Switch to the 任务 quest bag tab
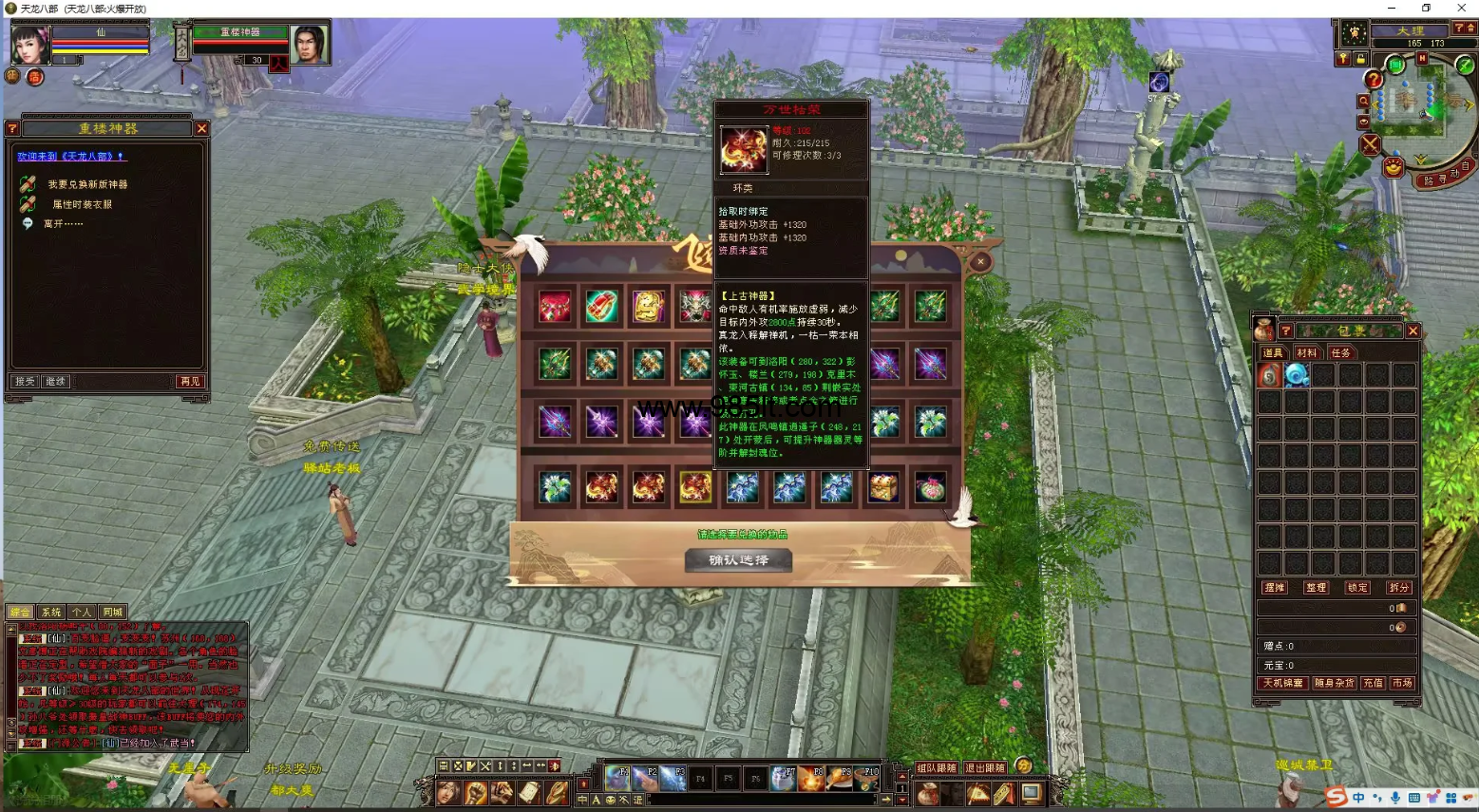The height and width of the screenshot is (812, 1479). pyautogui.click(x=1340, y=353)
